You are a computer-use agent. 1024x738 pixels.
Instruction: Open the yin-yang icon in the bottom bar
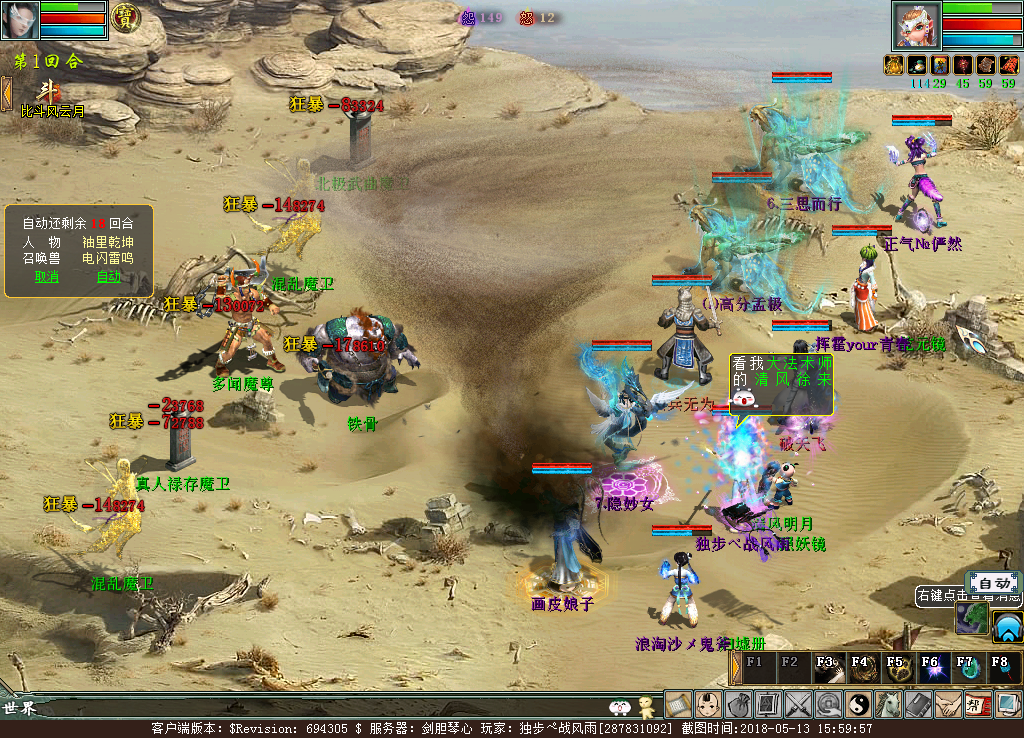(x=858, y=705)
